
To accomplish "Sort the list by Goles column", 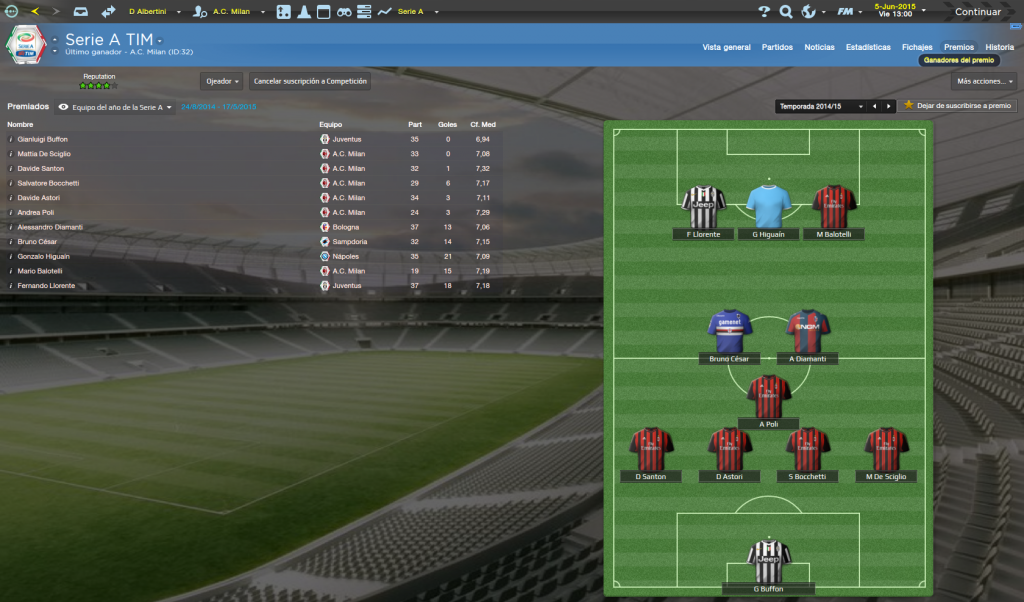I will point(447,125).
